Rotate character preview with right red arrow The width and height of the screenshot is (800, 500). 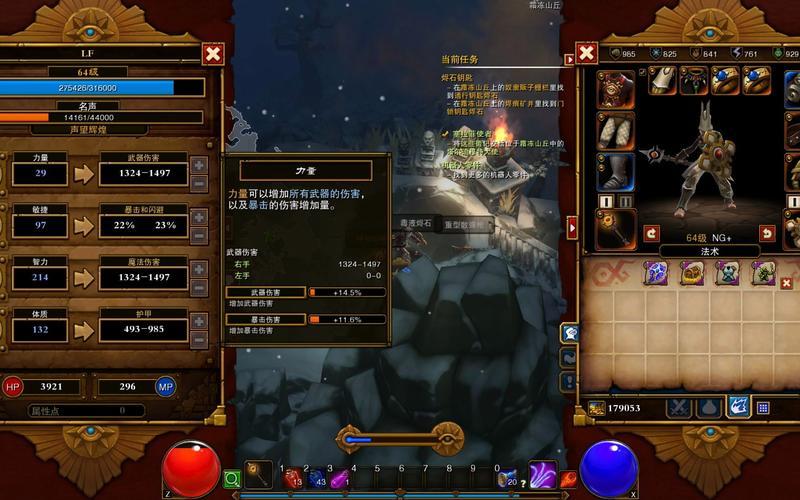[x=767, y=233]
